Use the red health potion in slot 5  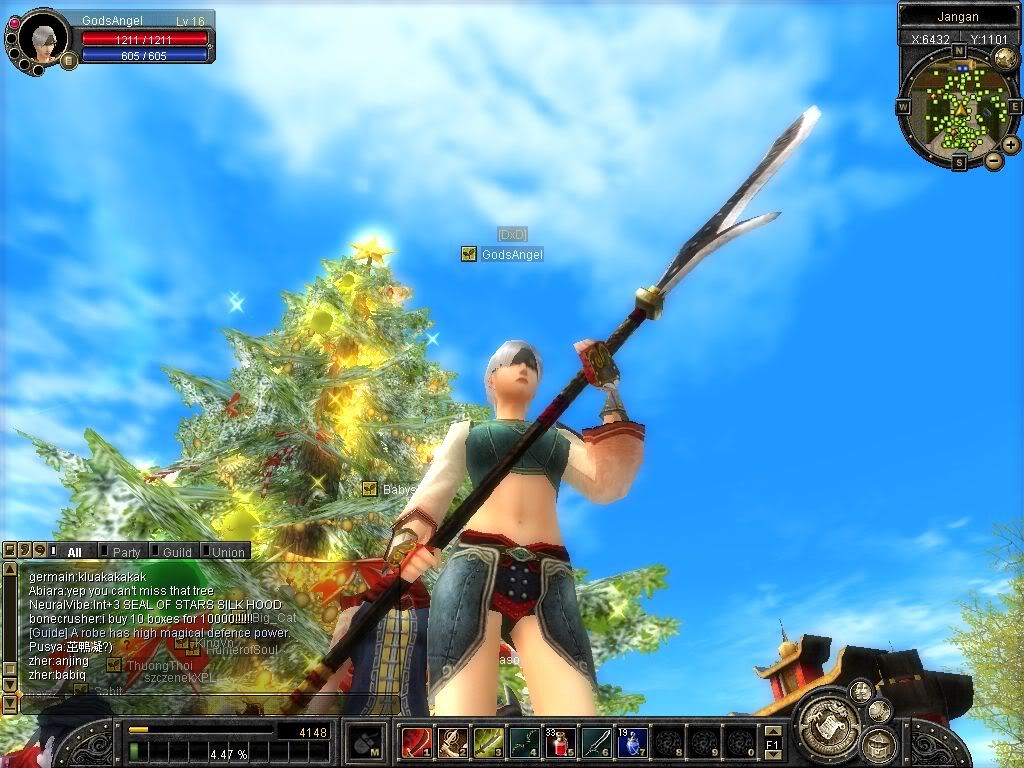(560, 742)
